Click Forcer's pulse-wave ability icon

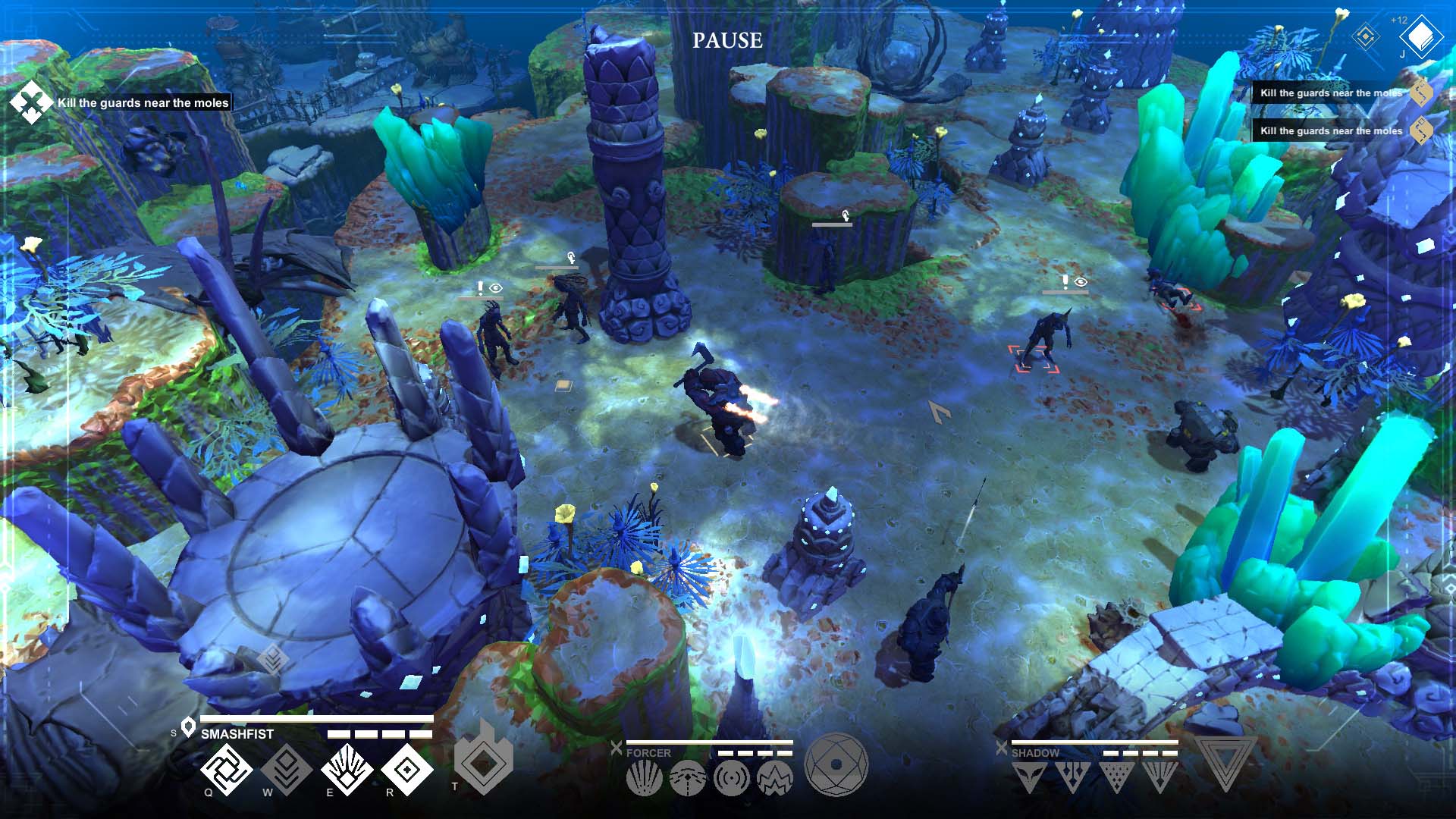[x=731, y=777]
